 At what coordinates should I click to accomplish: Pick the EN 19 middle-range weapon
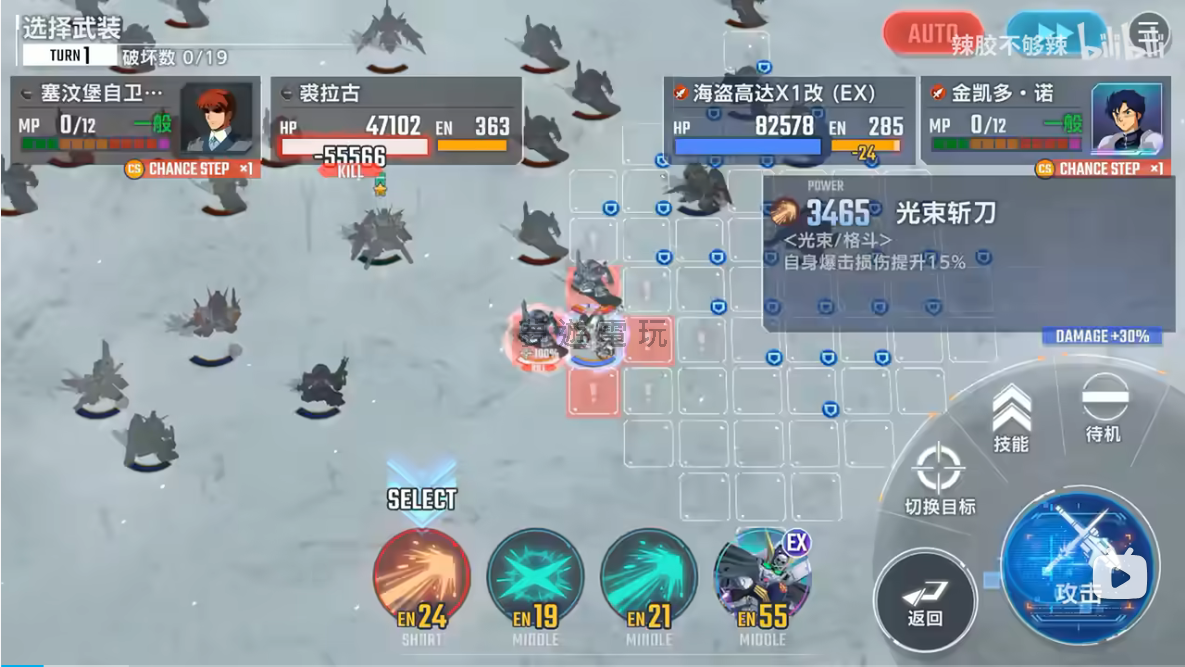[535, 580]
